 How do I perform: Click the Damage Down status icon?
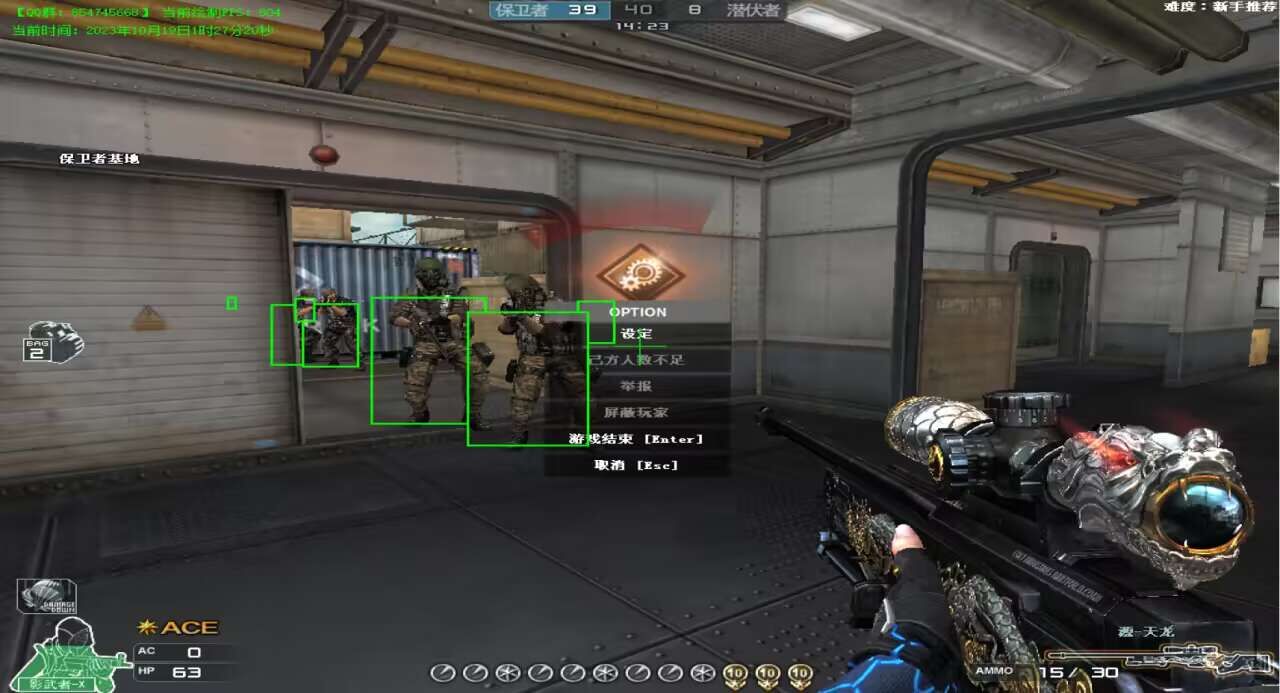[46, 596]
